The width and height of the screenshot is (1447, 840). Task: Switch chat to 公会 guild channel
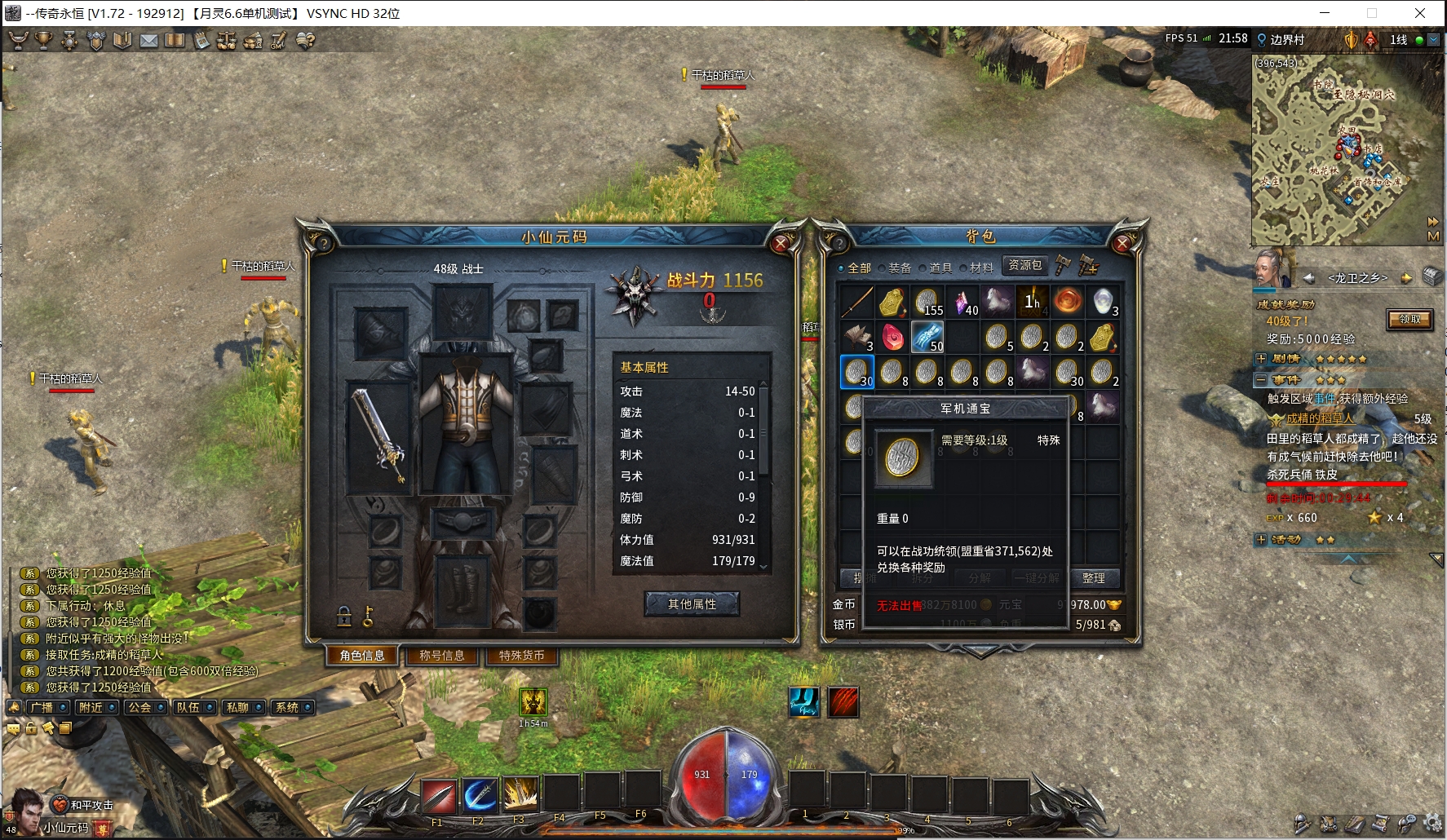(139, 708)
